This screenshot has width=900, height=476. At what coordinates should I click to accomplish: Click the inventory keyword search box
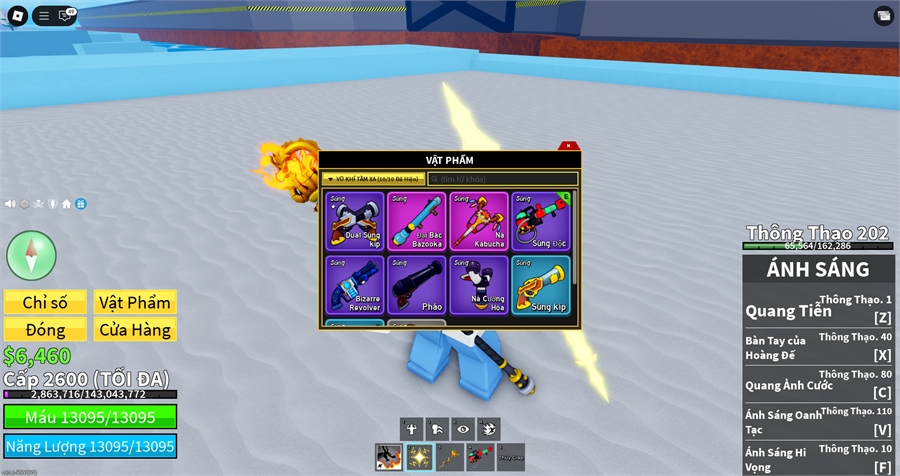(x=502, y=179)
